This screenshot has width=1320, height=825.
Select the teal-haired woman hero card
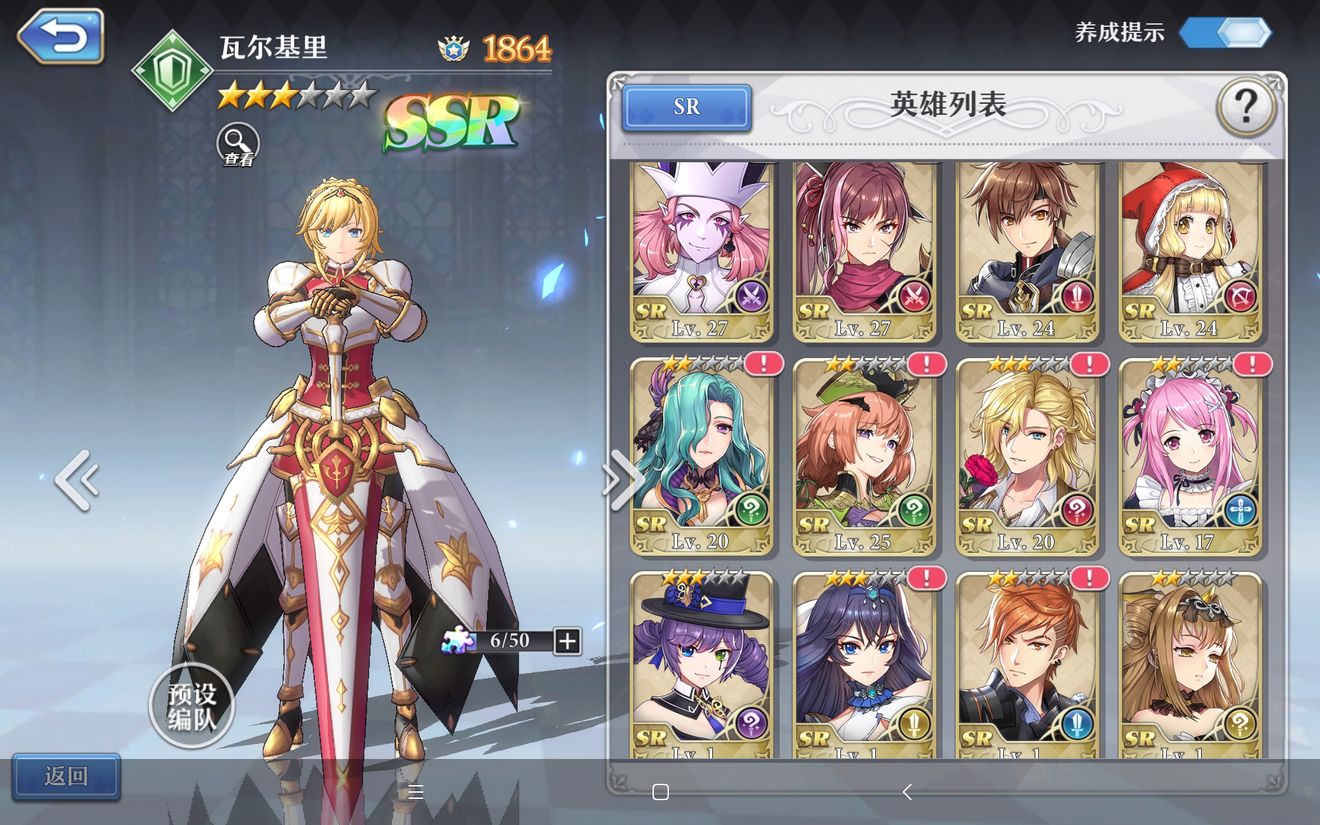tap(702, 457)
